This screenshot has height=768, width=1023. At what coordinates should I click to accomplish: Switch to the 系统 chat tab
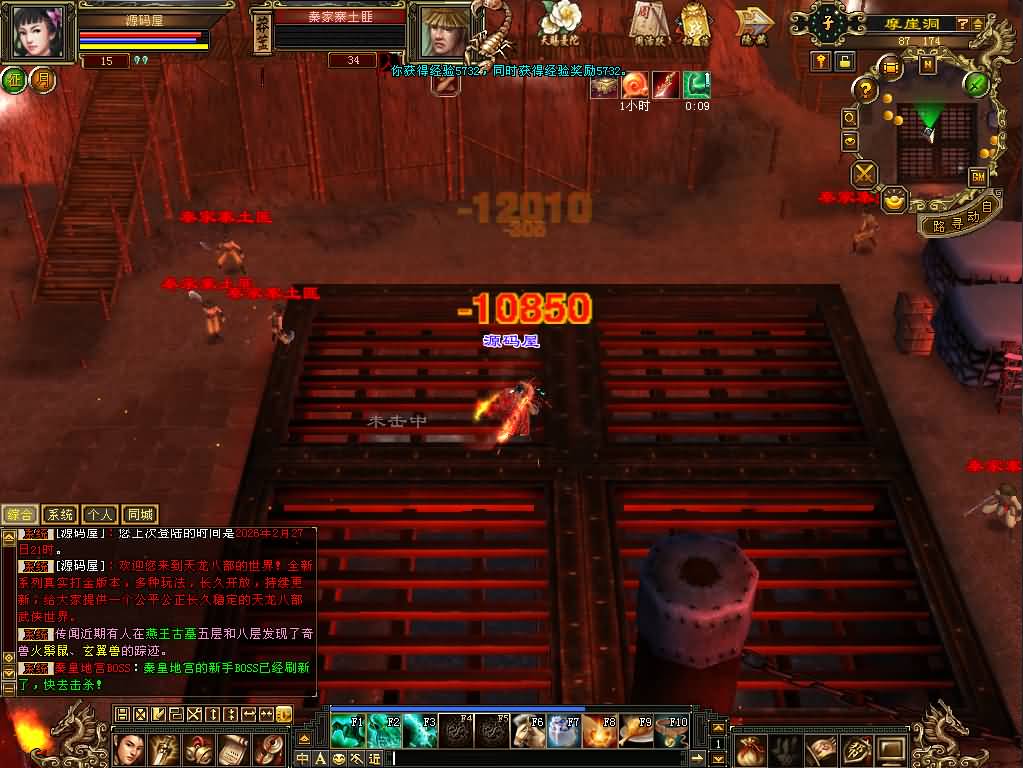tap(61, 514)
